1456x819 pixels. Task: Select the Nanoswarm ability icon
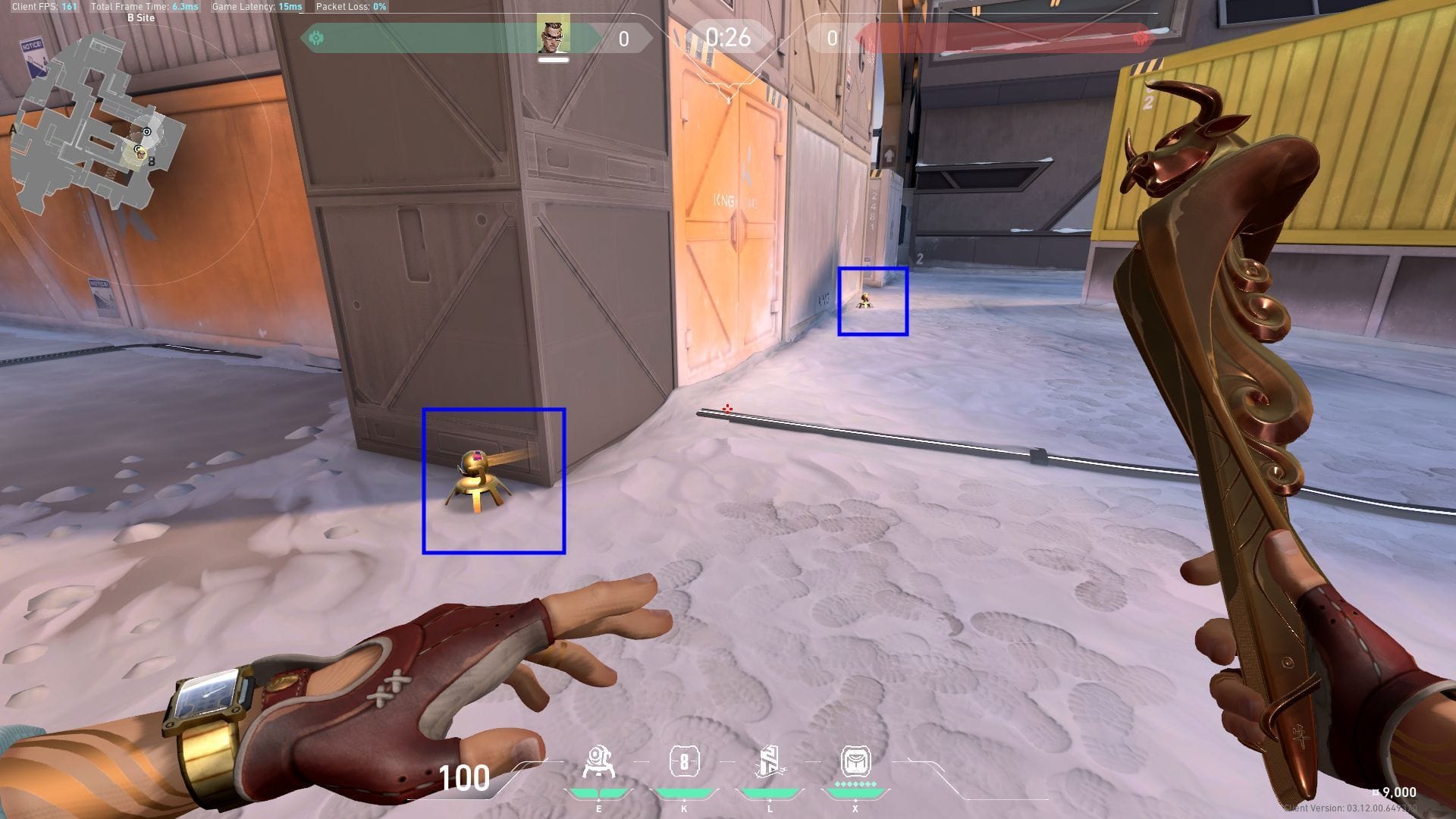tap(770, 761)
